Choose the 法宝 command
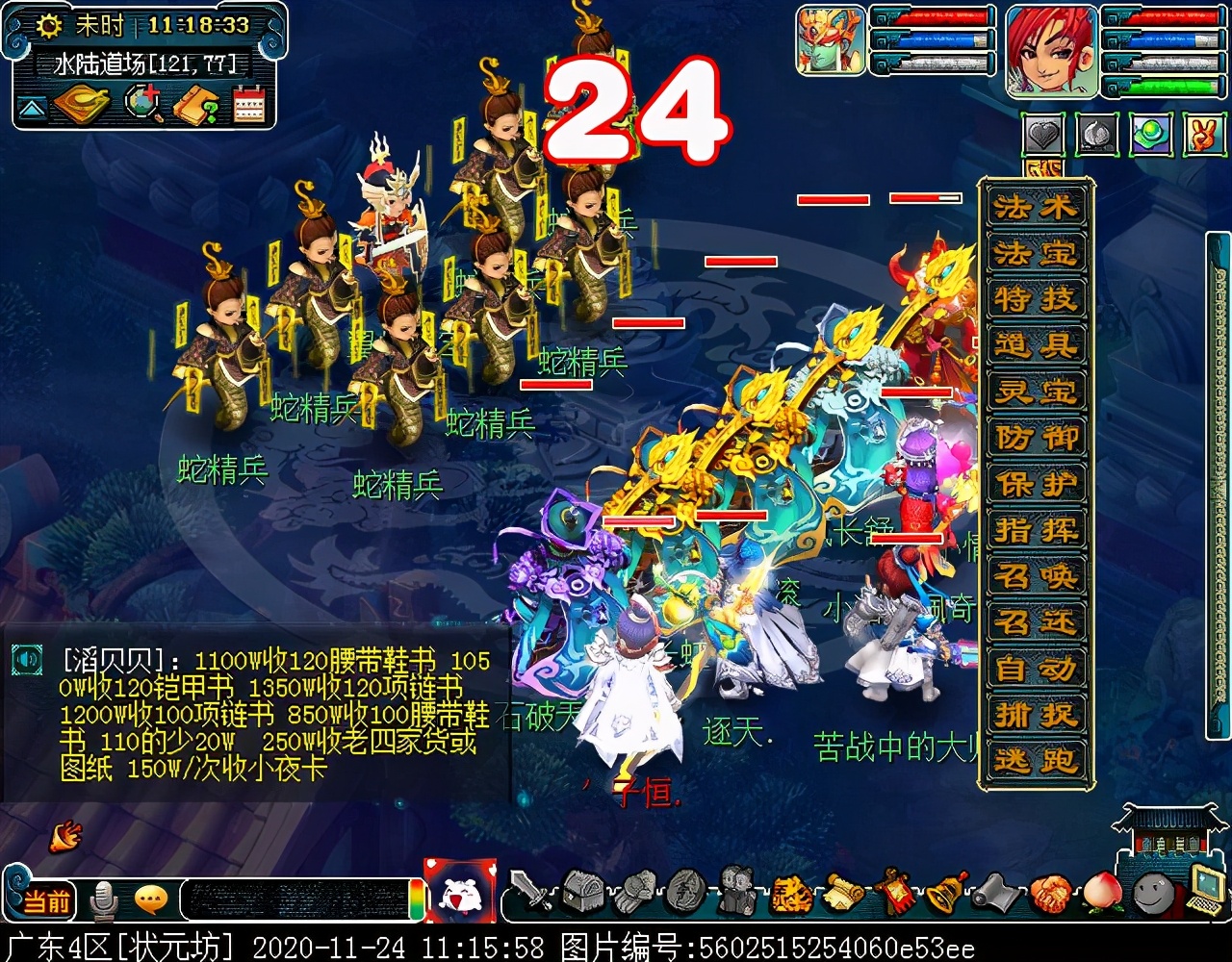This screenshot has height=962, width=1232. tap(1036, 254)
